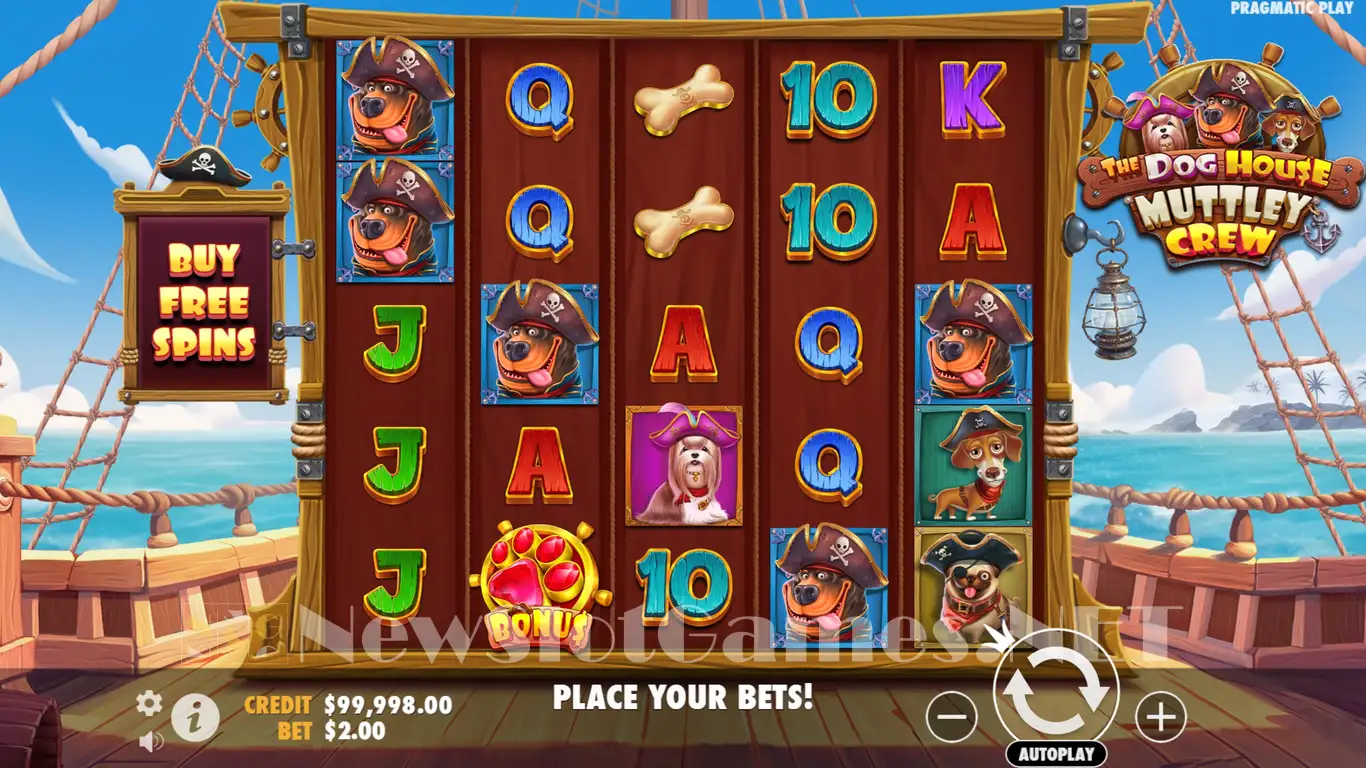Image resolution: width=1366 pixels, height=768 pixels.
Task: Open the Buy Free Spins panel
Action: [204, 301]
